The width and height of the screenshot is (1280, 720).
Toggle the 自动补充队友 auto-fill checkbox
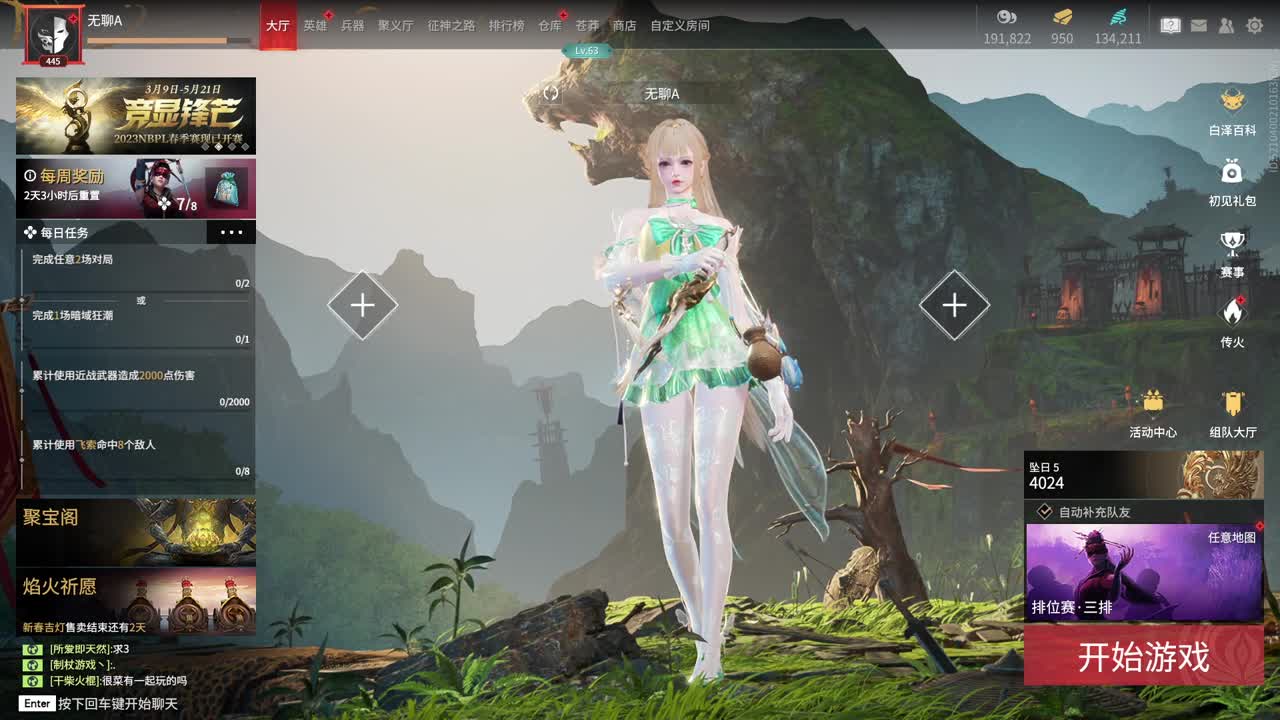coord(1045,511)
